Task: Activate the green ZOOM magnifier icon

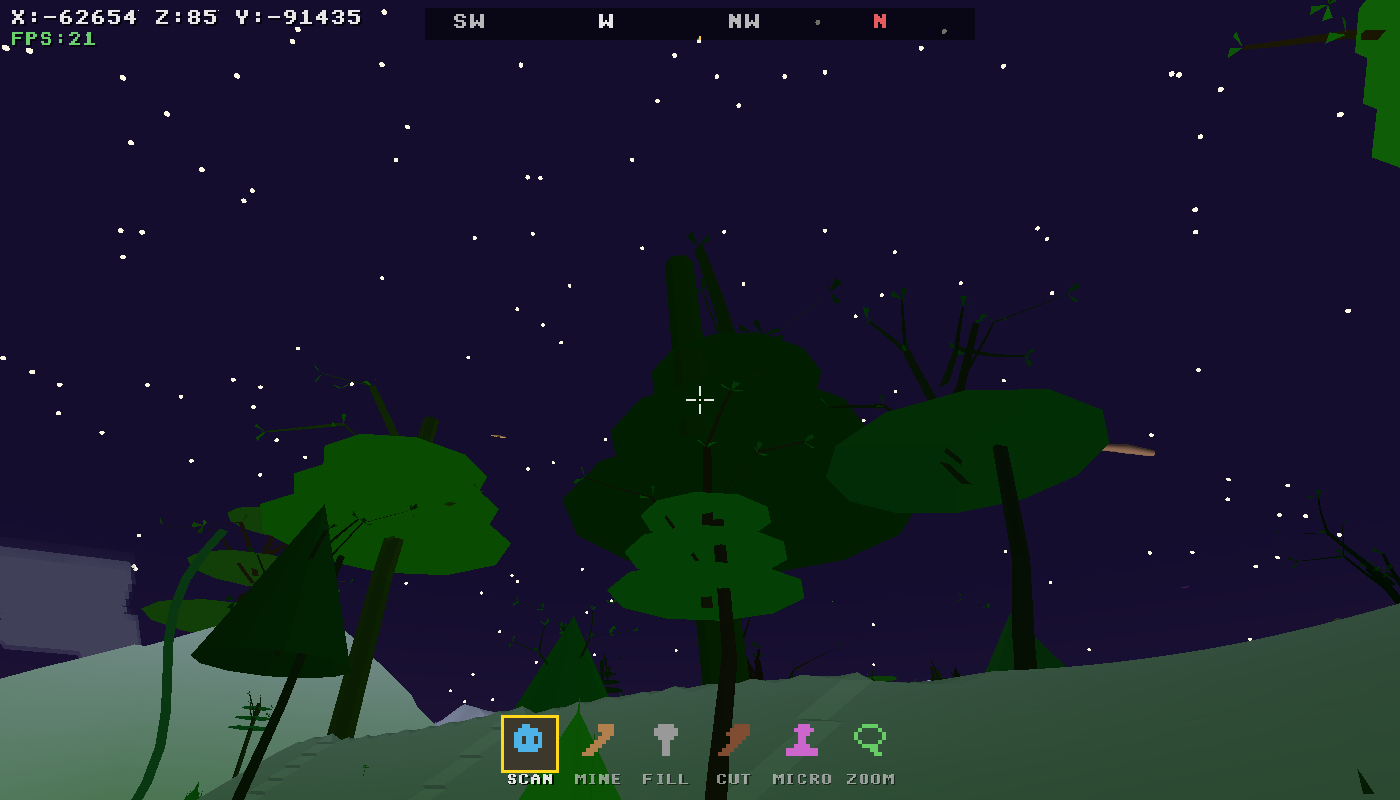Action: click(x=870, y=741)
